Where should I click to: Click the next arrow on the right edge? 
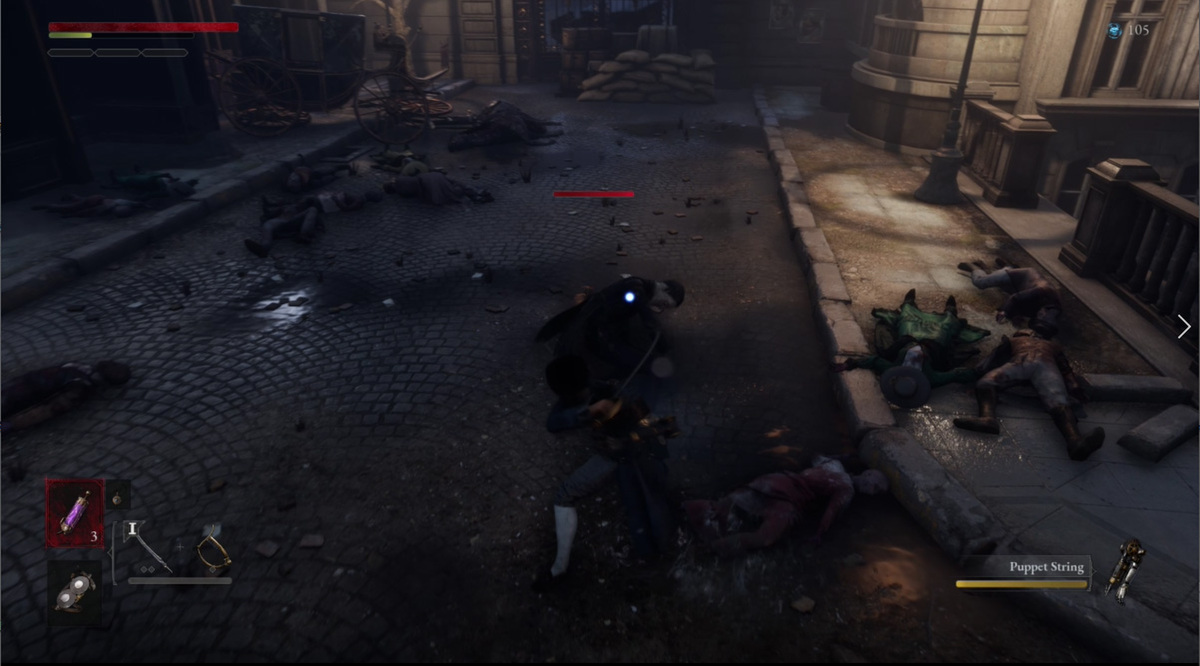pos(1184,326)
